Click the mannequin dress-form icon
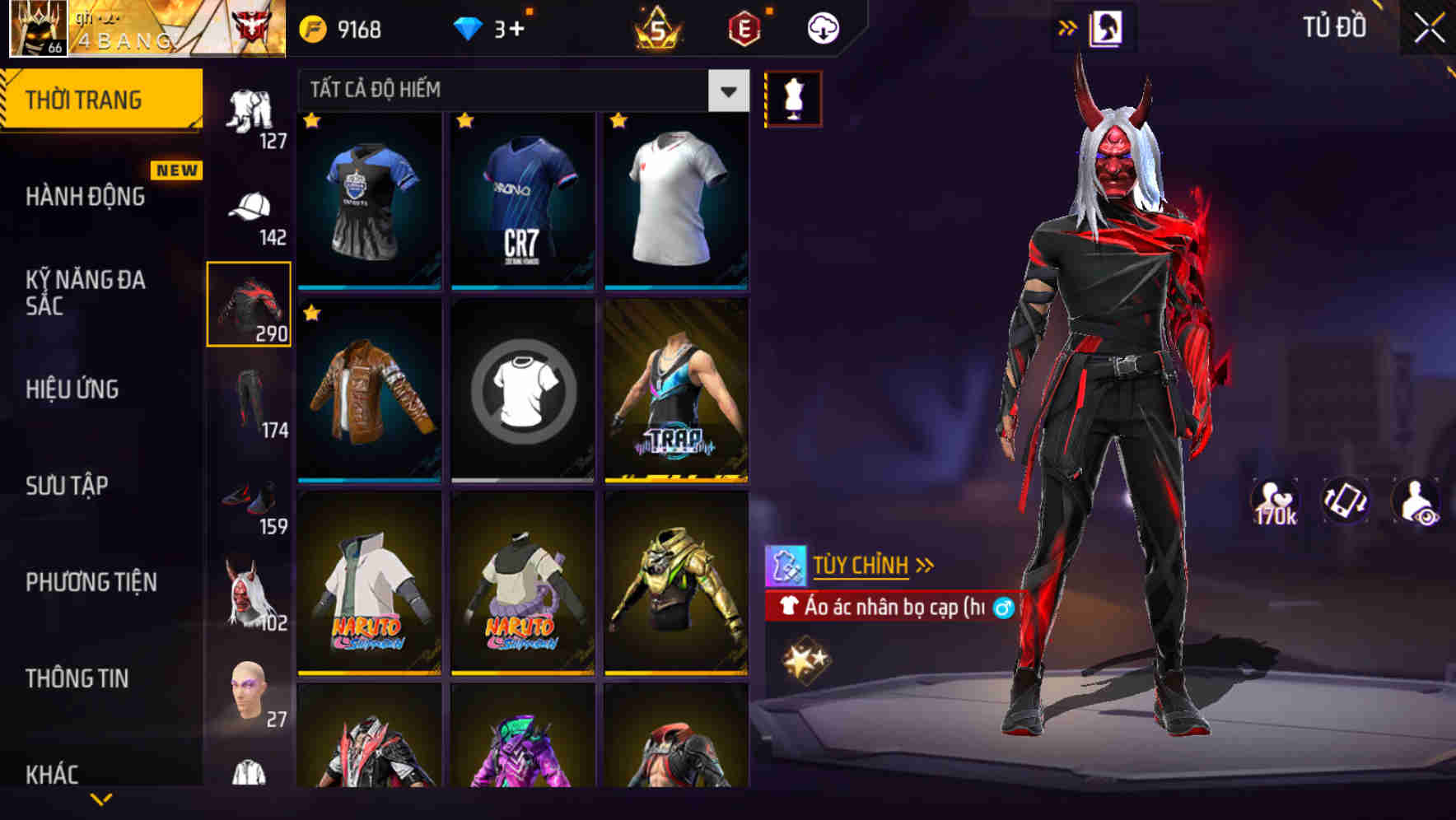Viewport: 1456px width, 820px height. coord(793,98)
